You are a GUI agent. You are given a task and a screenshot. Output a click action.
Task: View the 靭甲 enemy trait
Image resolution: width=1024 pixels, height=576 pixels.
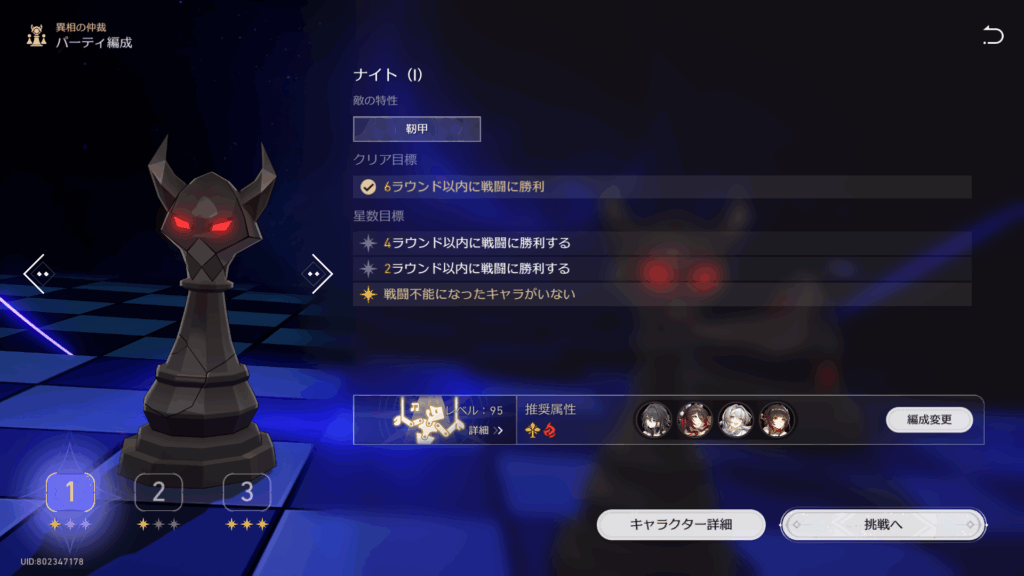coord(416,129)
